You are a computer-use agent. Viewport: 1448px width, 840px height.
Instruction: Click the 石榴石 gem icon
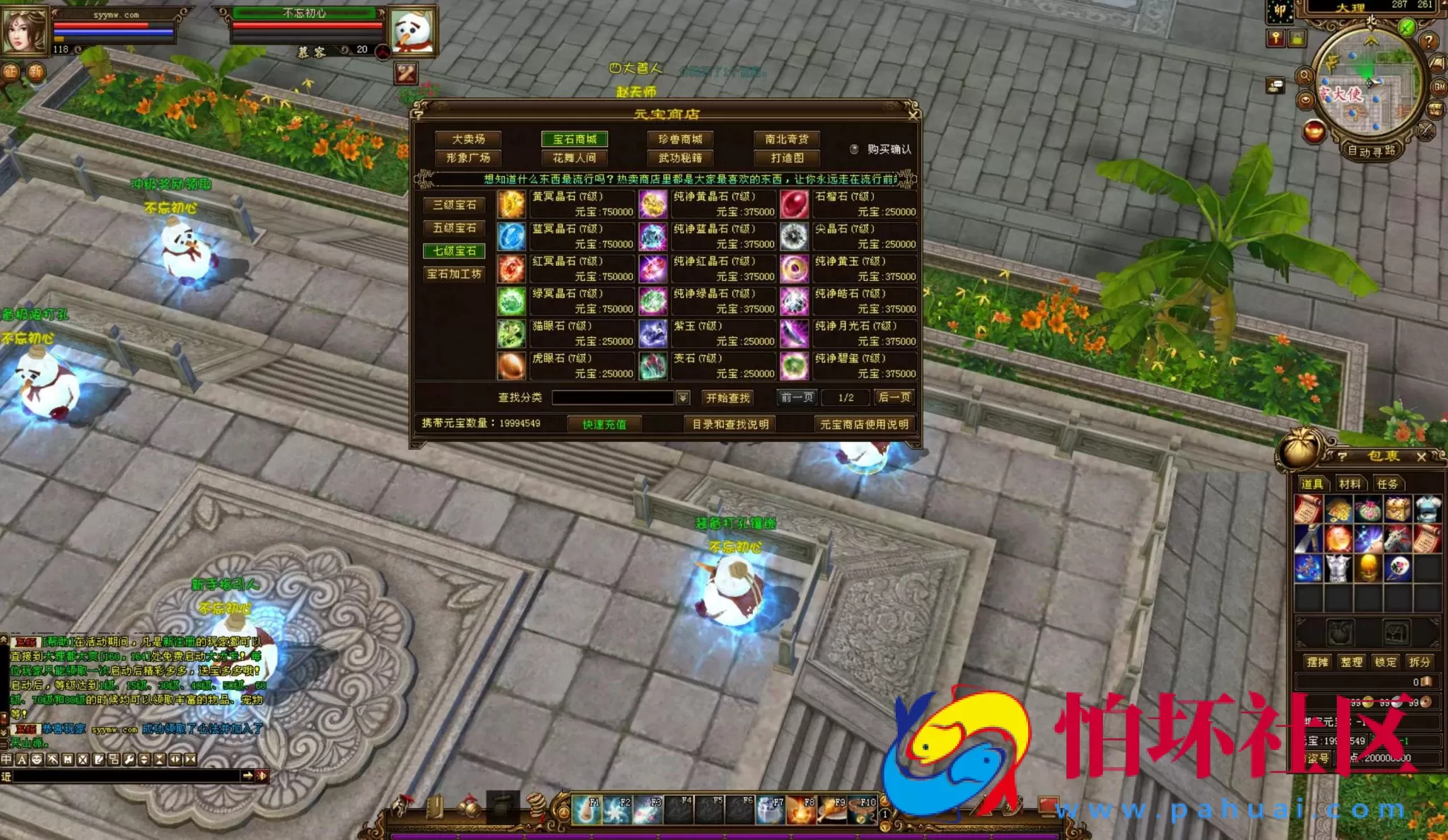point(793,205)
